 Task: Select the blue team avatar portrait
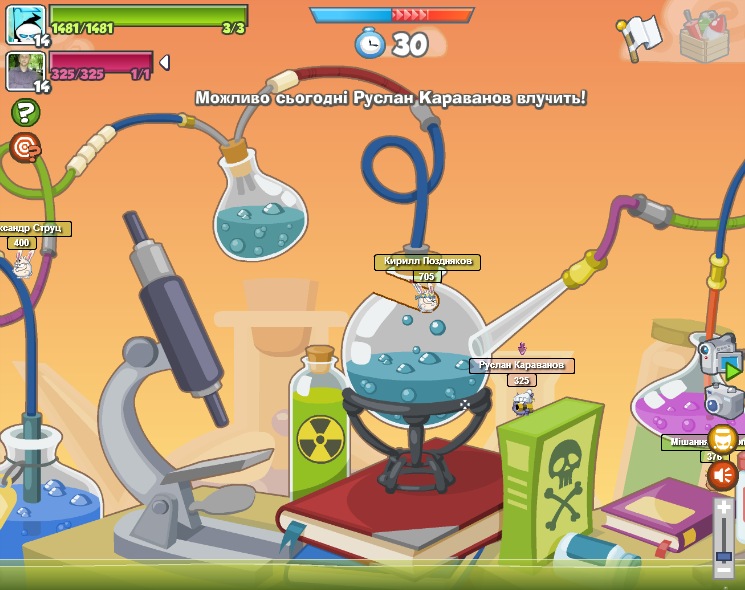point(25,22)
